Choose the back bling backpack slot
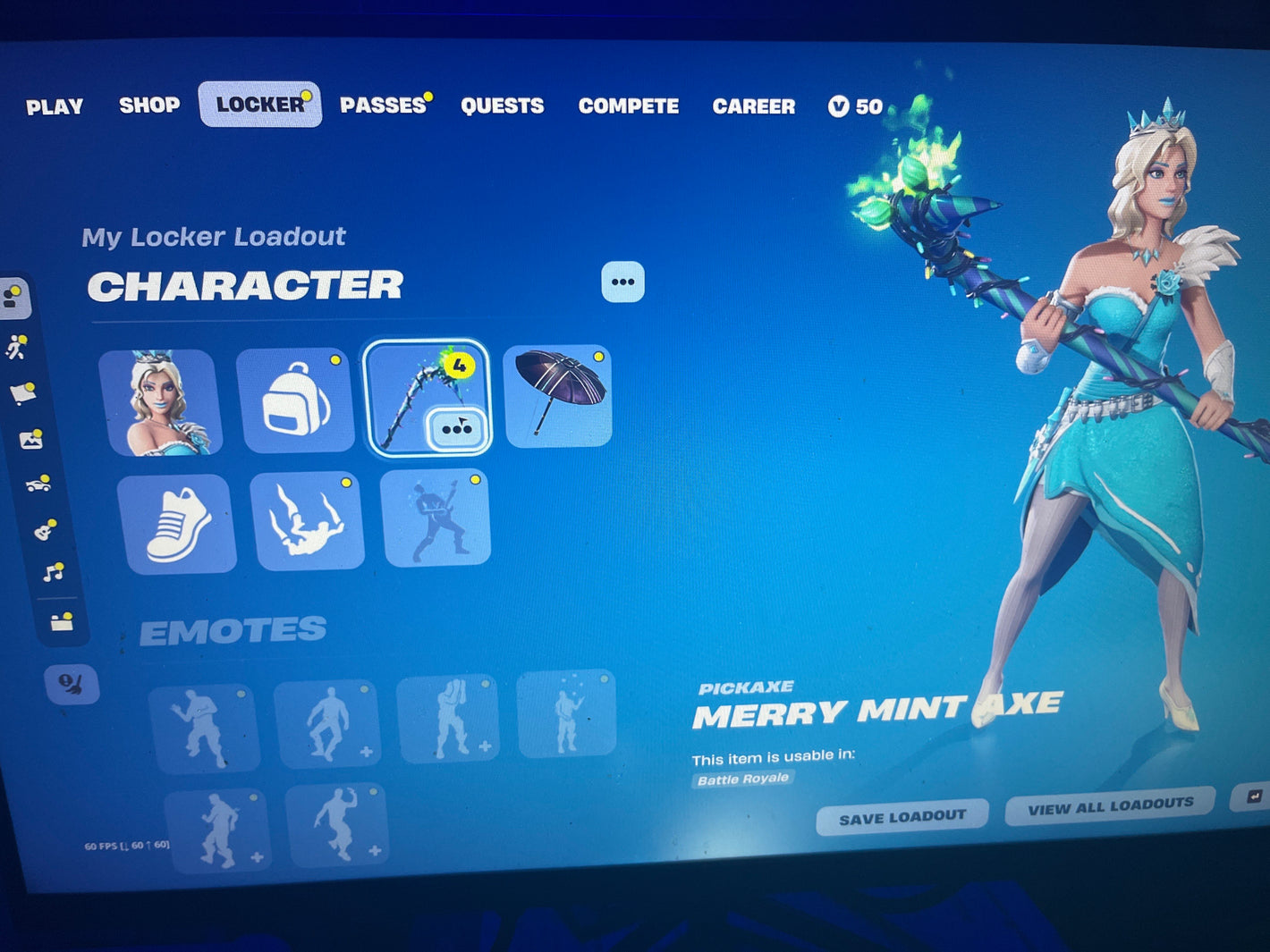 coord(295,401)
